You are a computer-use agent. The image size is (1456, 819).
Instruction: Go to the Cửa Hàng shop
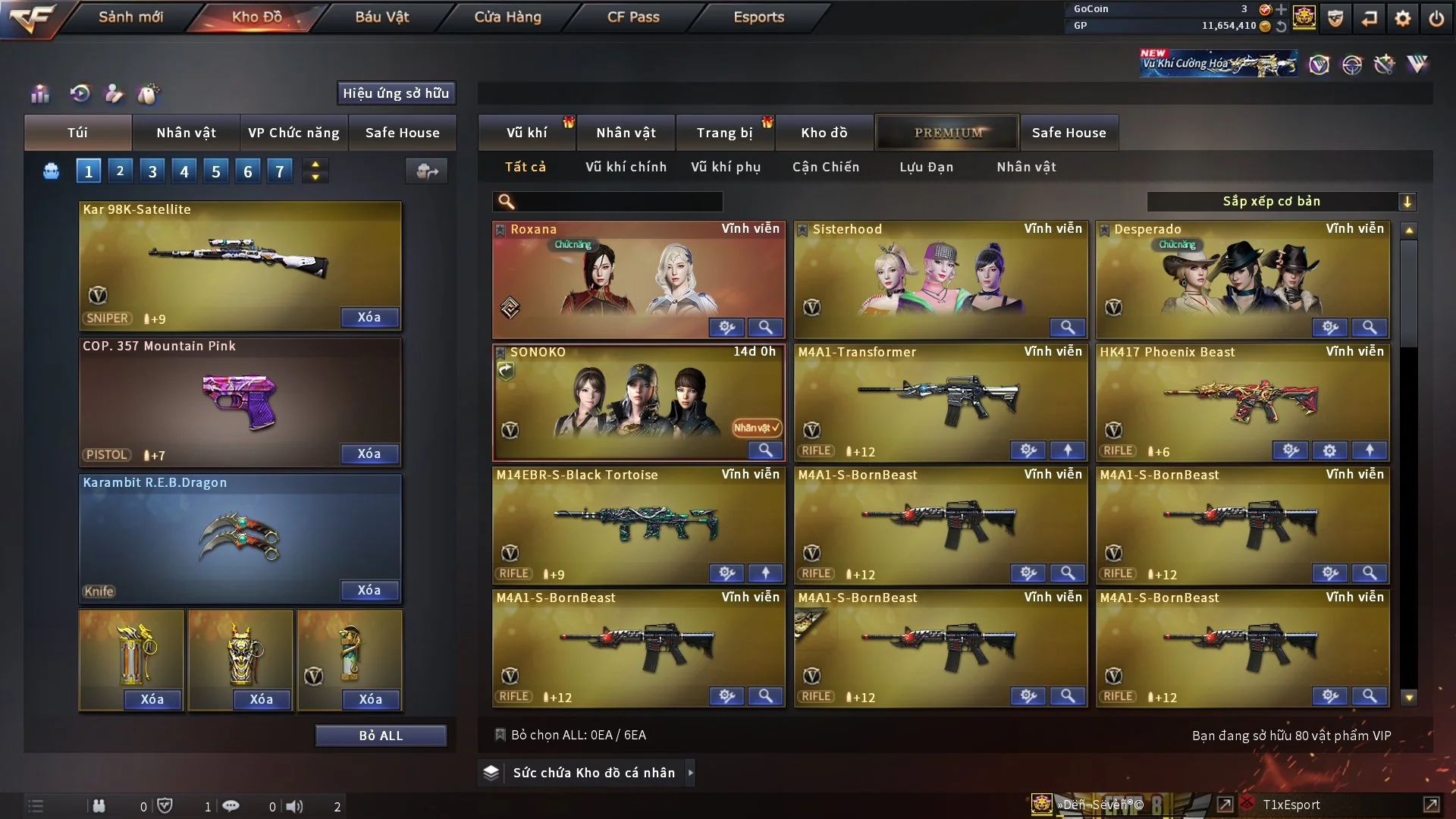[x=507, y=17]
